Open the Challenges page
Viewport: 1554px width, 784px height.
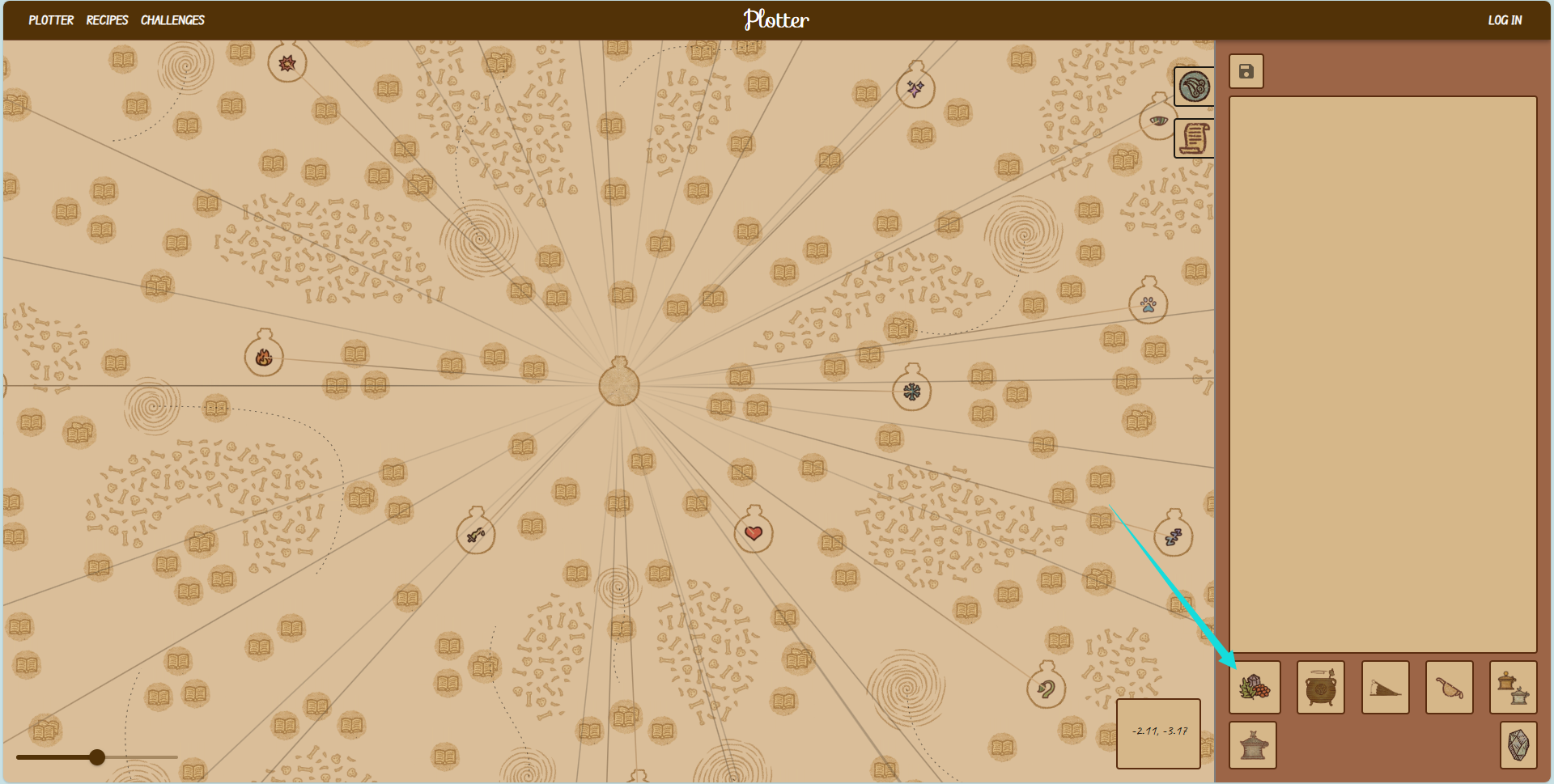point(172,20)
